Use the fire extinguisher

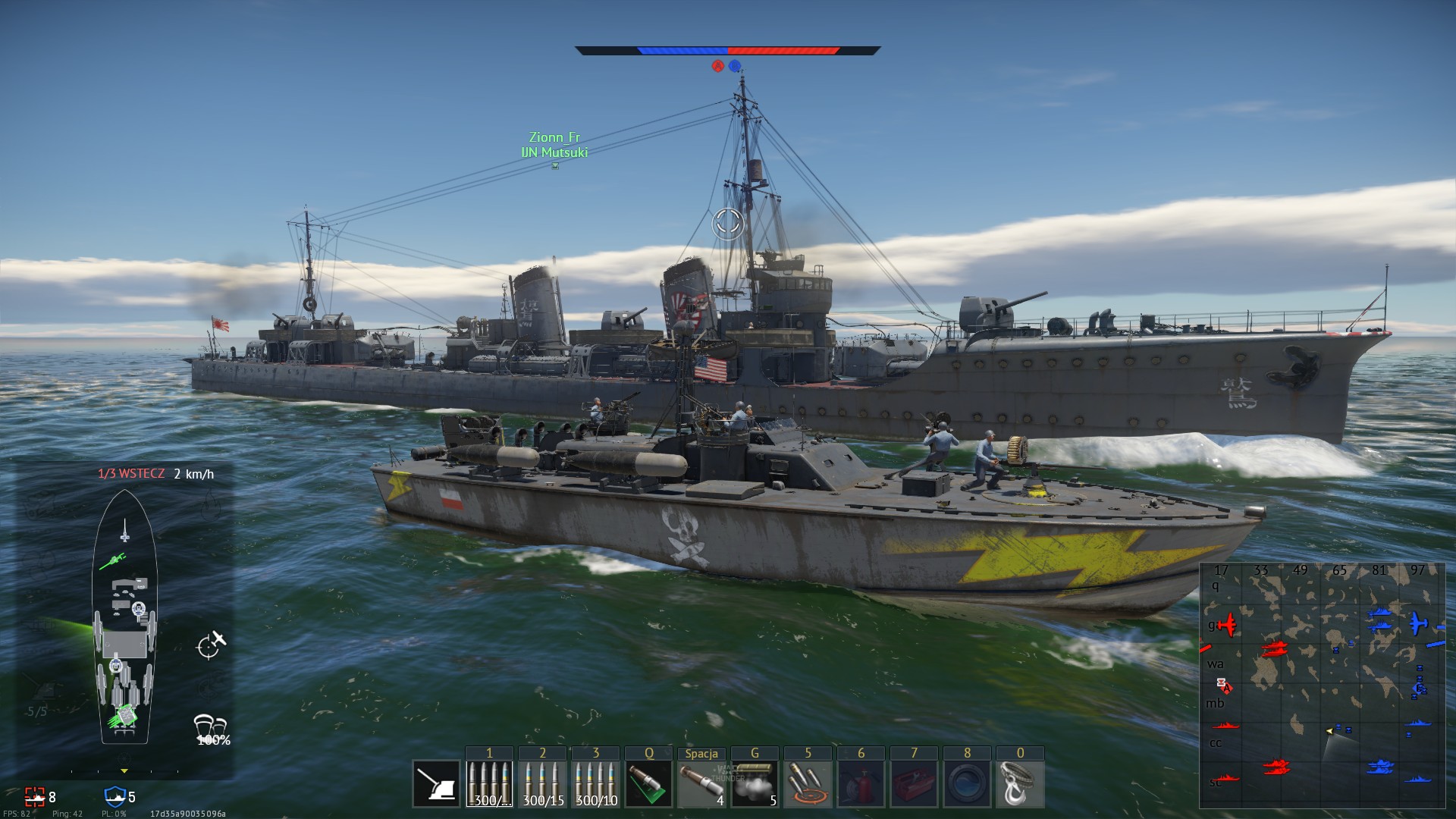point(861,784)
